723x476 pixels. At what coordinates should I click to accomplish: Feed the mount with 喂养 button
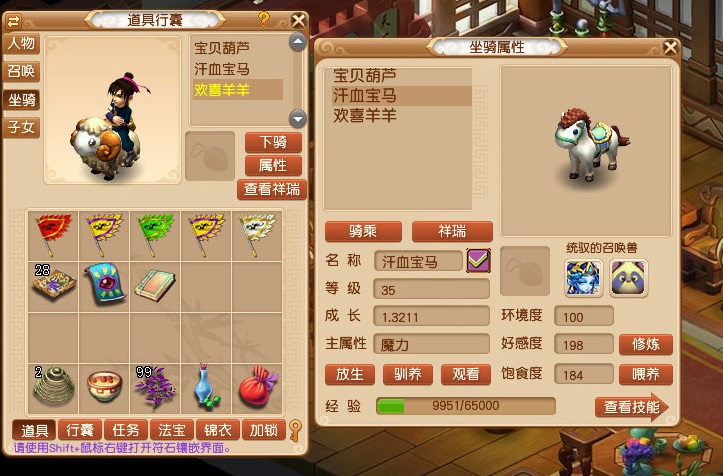coord(645,374)
